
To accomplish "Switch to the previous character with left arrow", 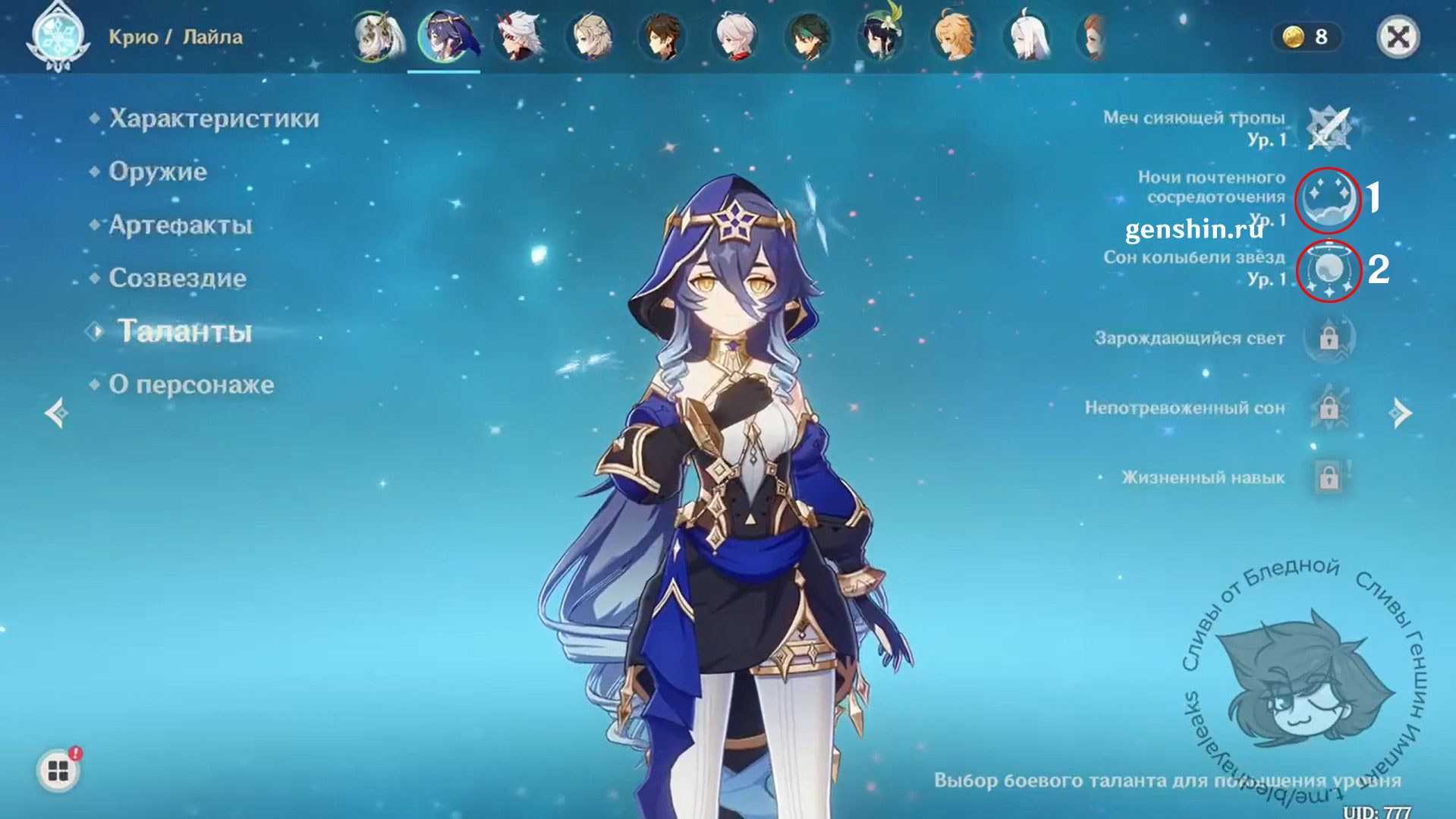I will click(x=58, y=413).
